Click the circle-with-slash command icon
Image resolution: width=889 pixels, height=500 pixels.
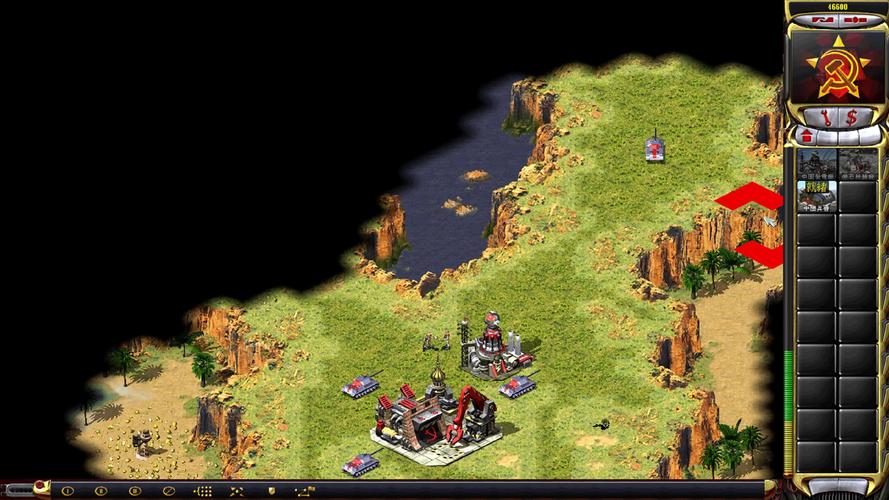[168, 491]
